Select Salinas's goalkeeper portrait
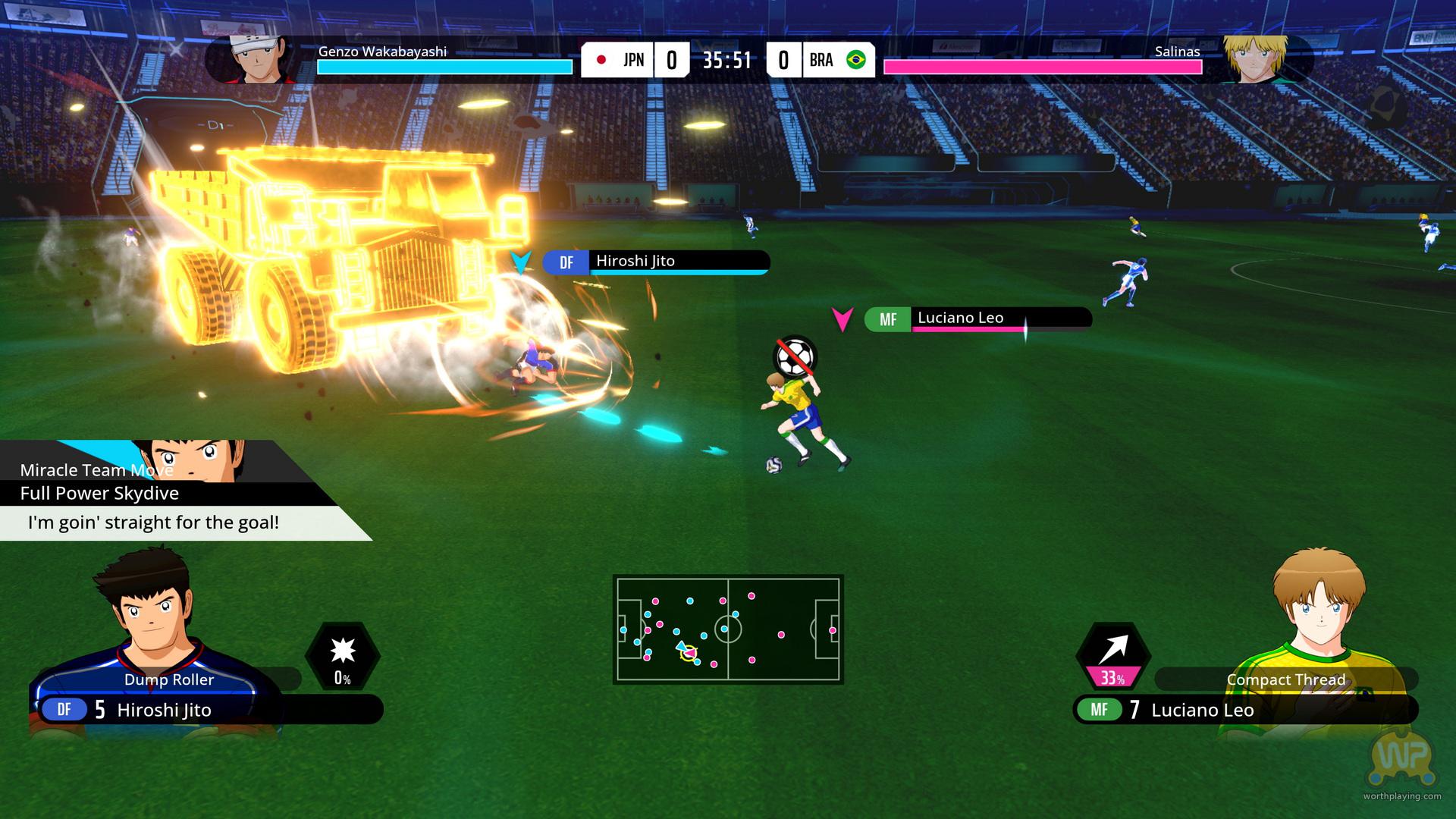1456x819 pixels. 1256,59
